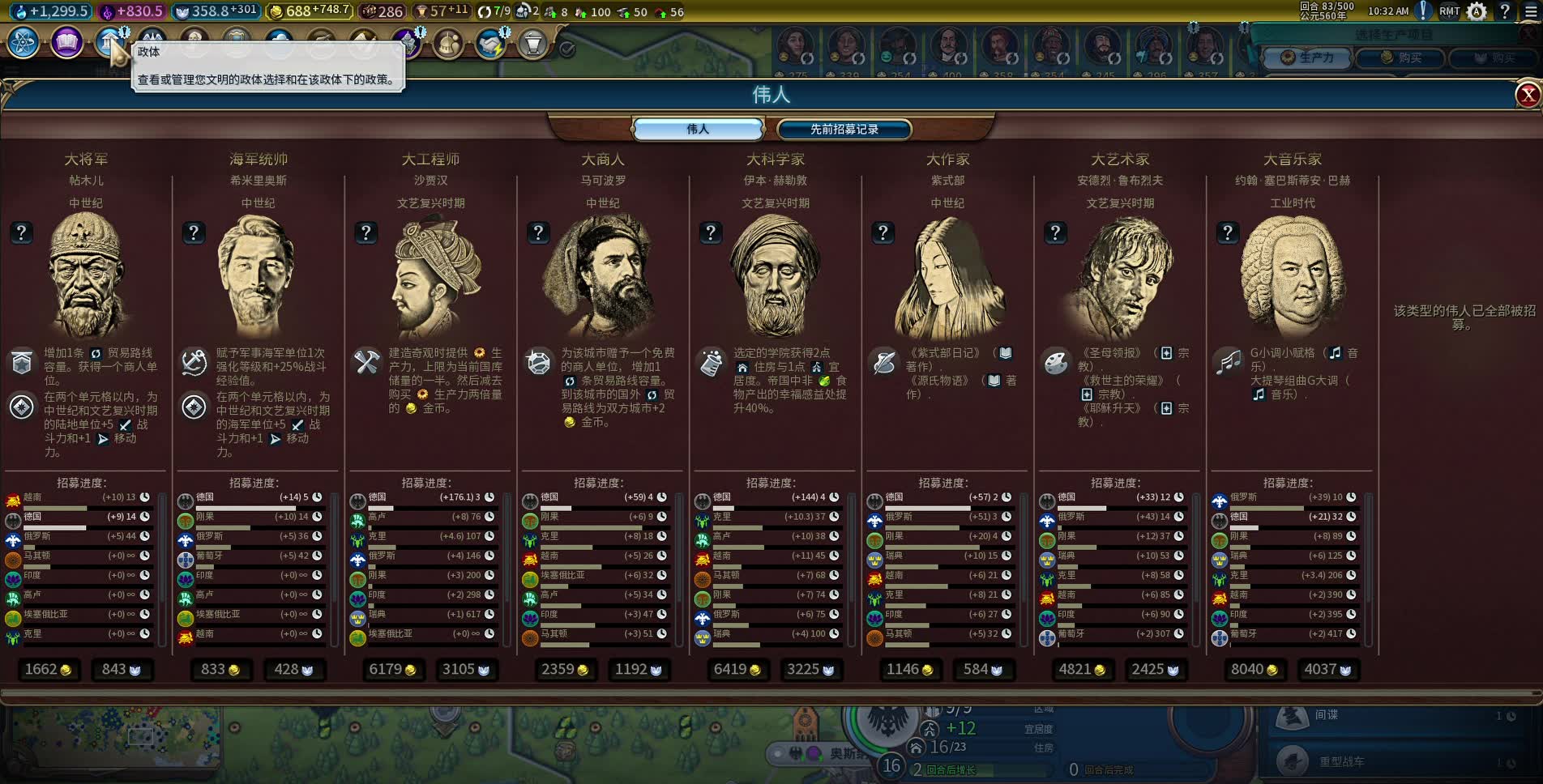
Task: Open the civics tree book icon
Action: click(x=66, y=42)
